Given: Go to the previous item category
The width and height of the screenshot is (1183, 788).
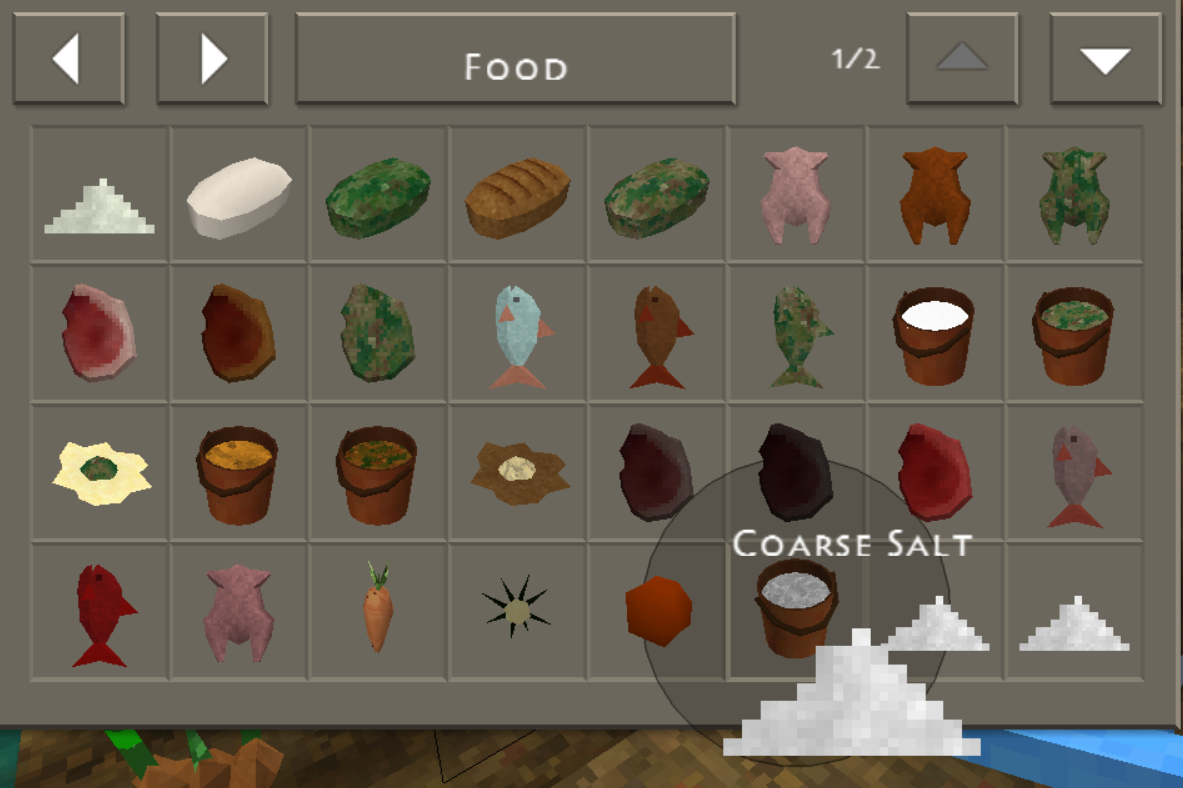Looking at the screenshot, I should [x=68, y=58].
